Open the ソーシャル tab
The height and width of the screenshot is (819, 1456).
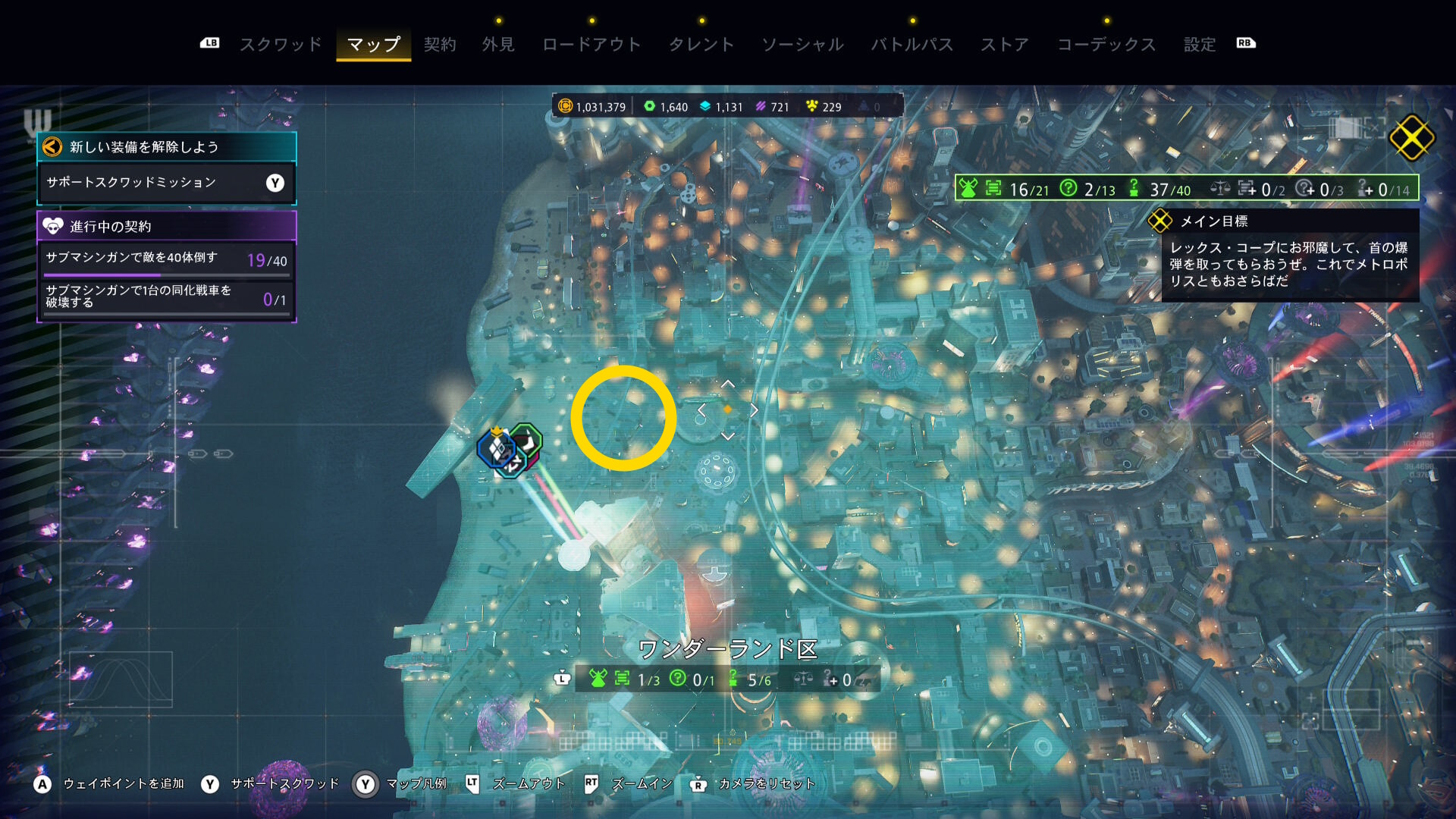point(802,45)
